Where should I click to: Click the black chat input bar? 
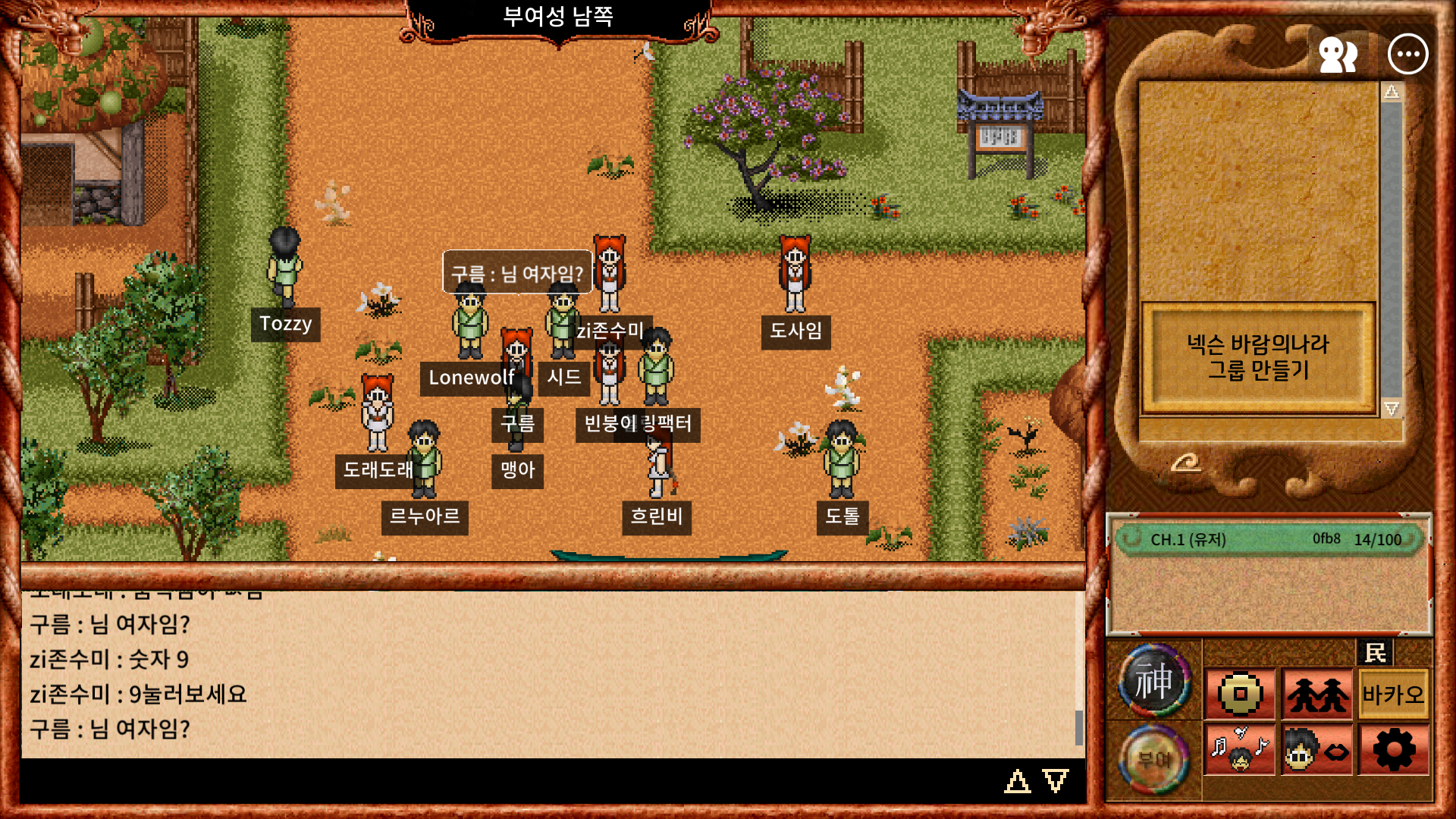508,780
